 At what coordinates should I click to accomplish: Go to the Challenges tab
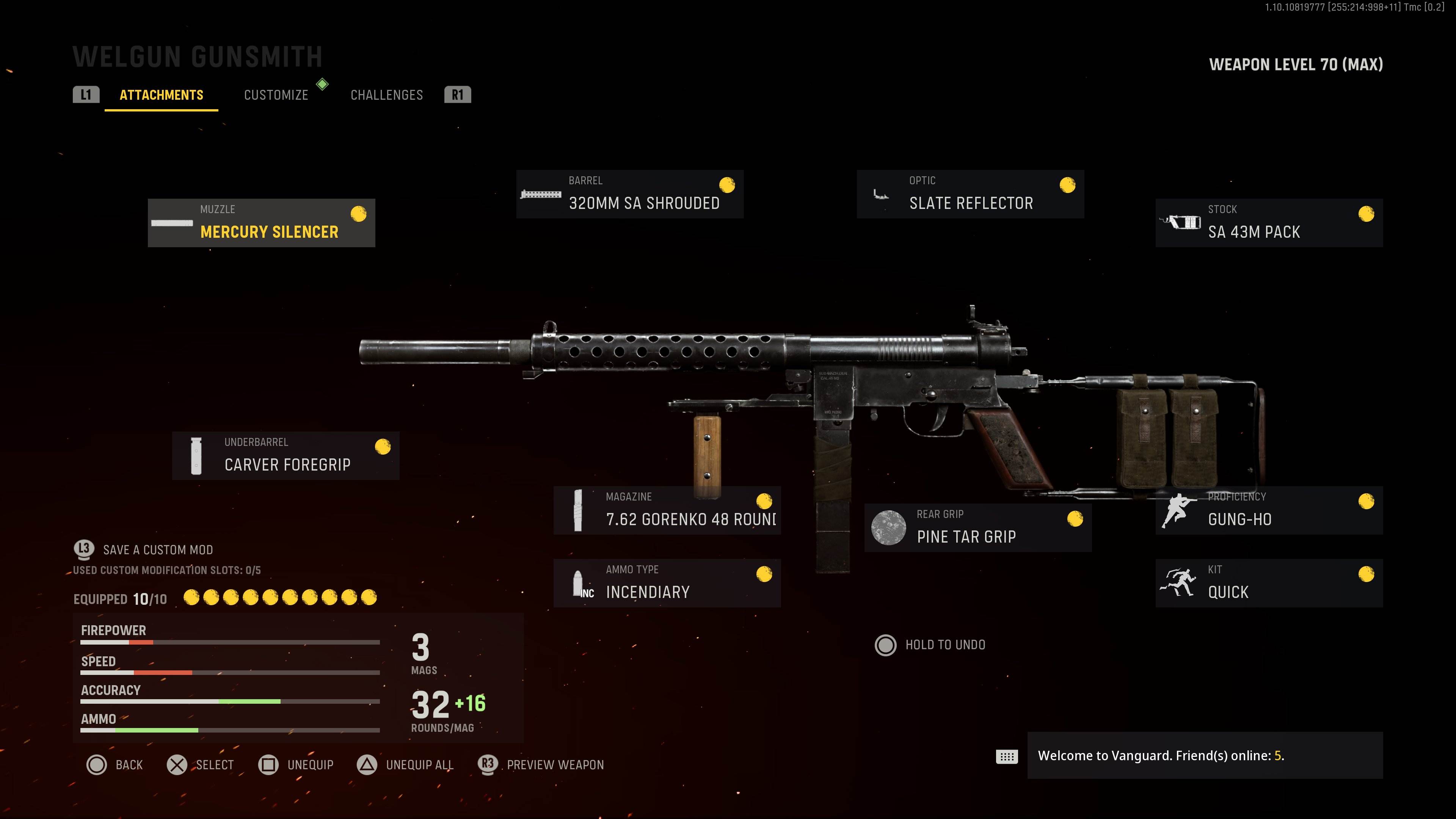(x=387, y=95)
